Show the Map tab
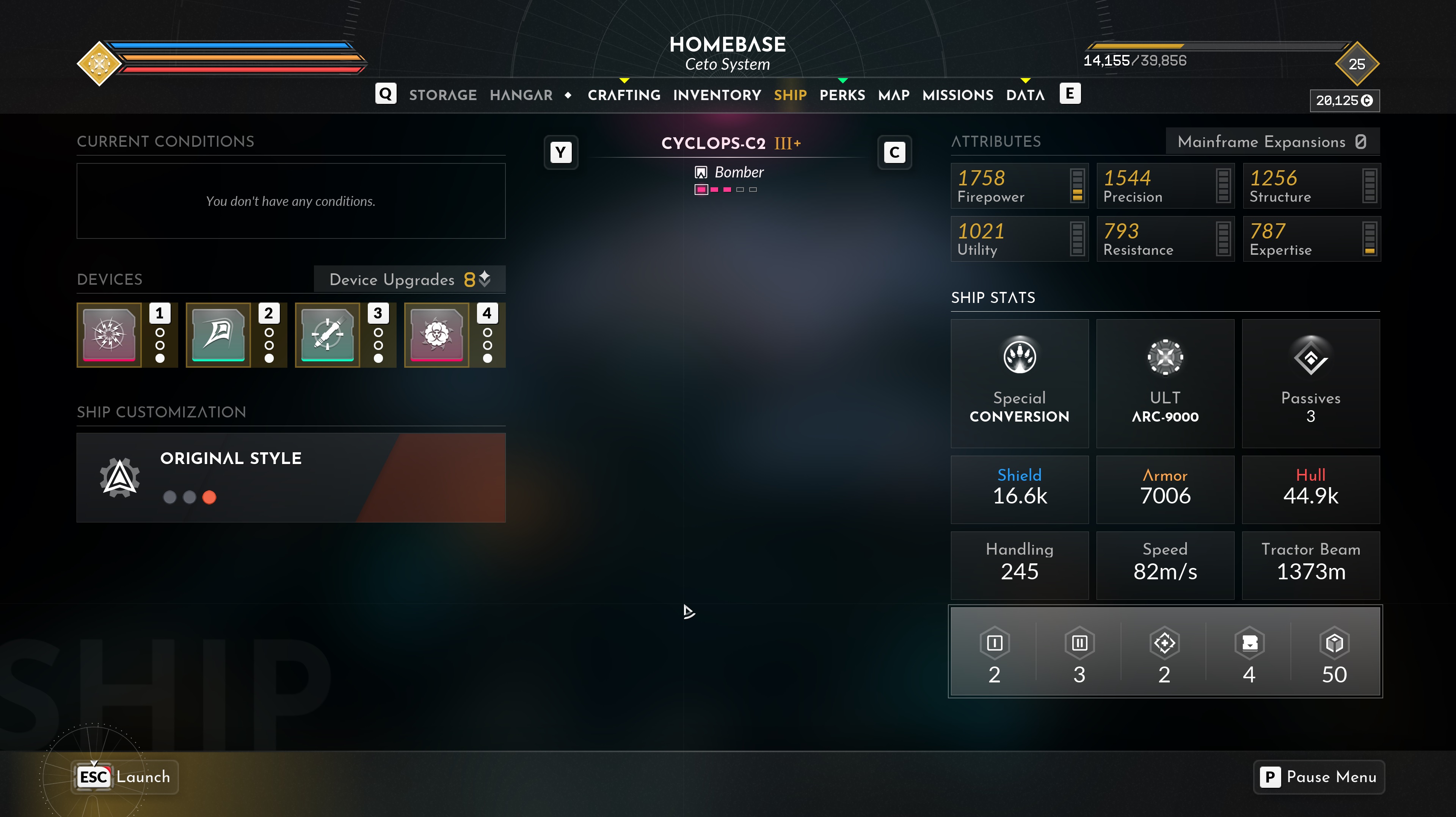This screenshot has height=817, width=1456. (x=894, y=95)
